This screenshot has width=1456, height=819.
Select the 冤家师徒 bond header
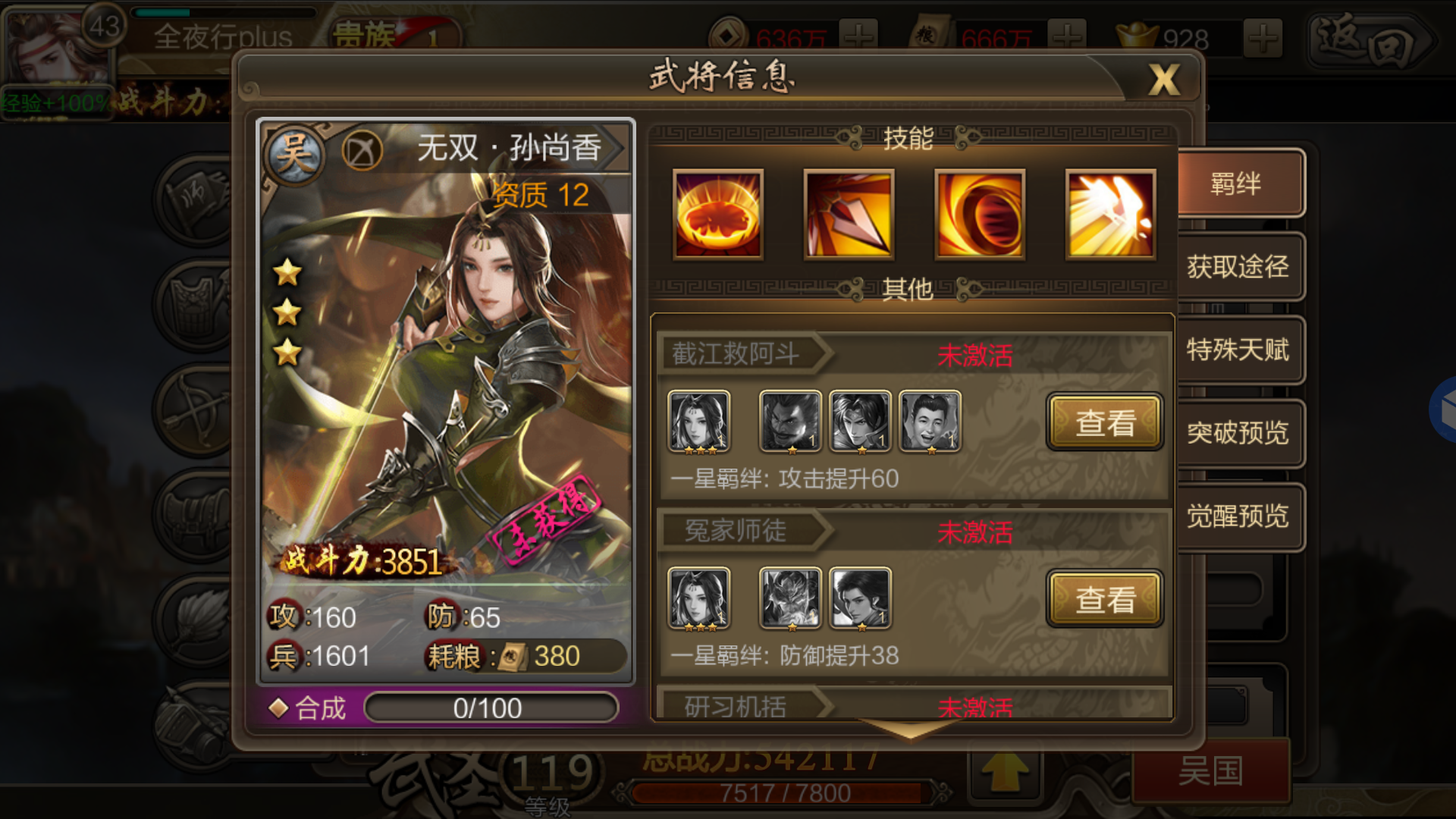point(736,531)
